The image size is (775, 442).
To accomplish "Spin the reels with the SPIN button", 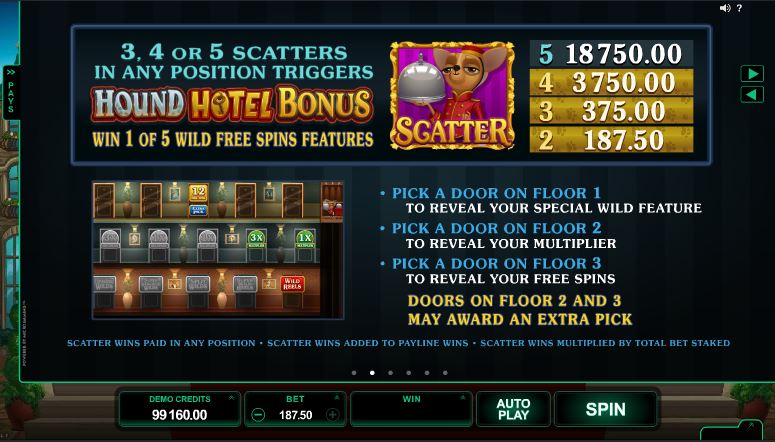I will click(605, 409).
